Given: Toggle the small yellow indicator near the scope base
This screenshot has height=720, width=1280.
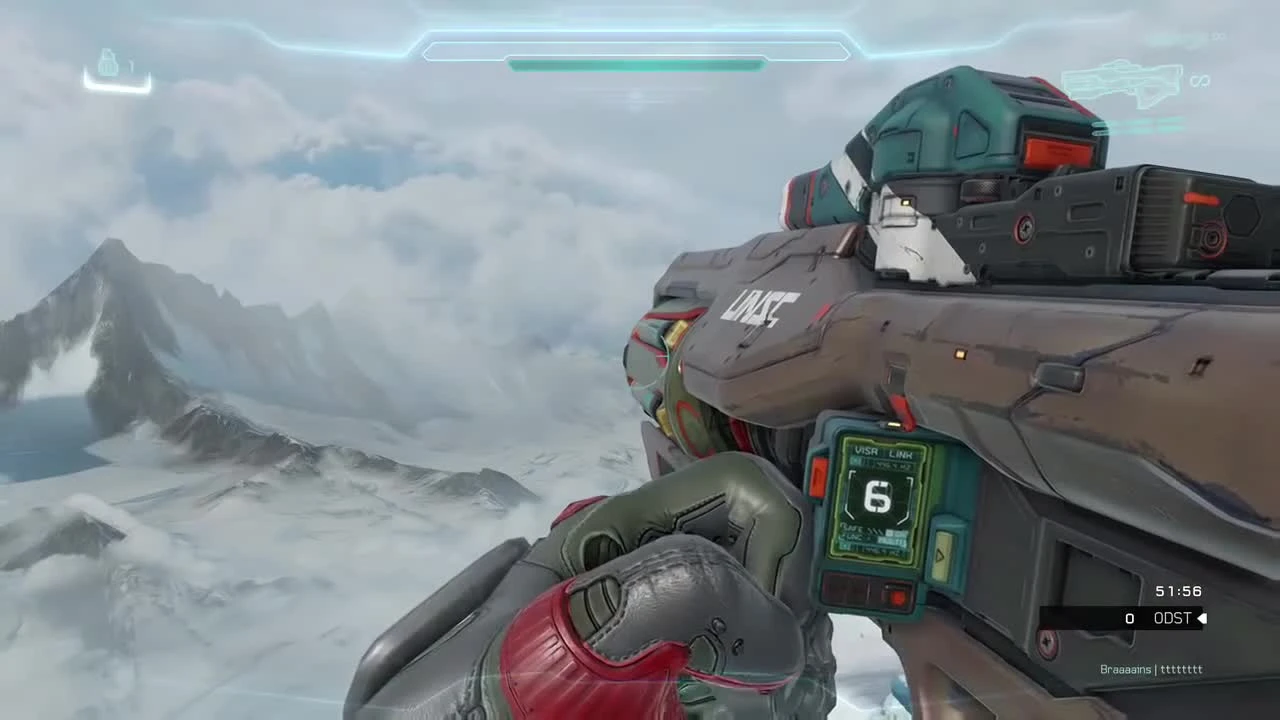Looking at the screenshot, I should [x=903, y=203].
